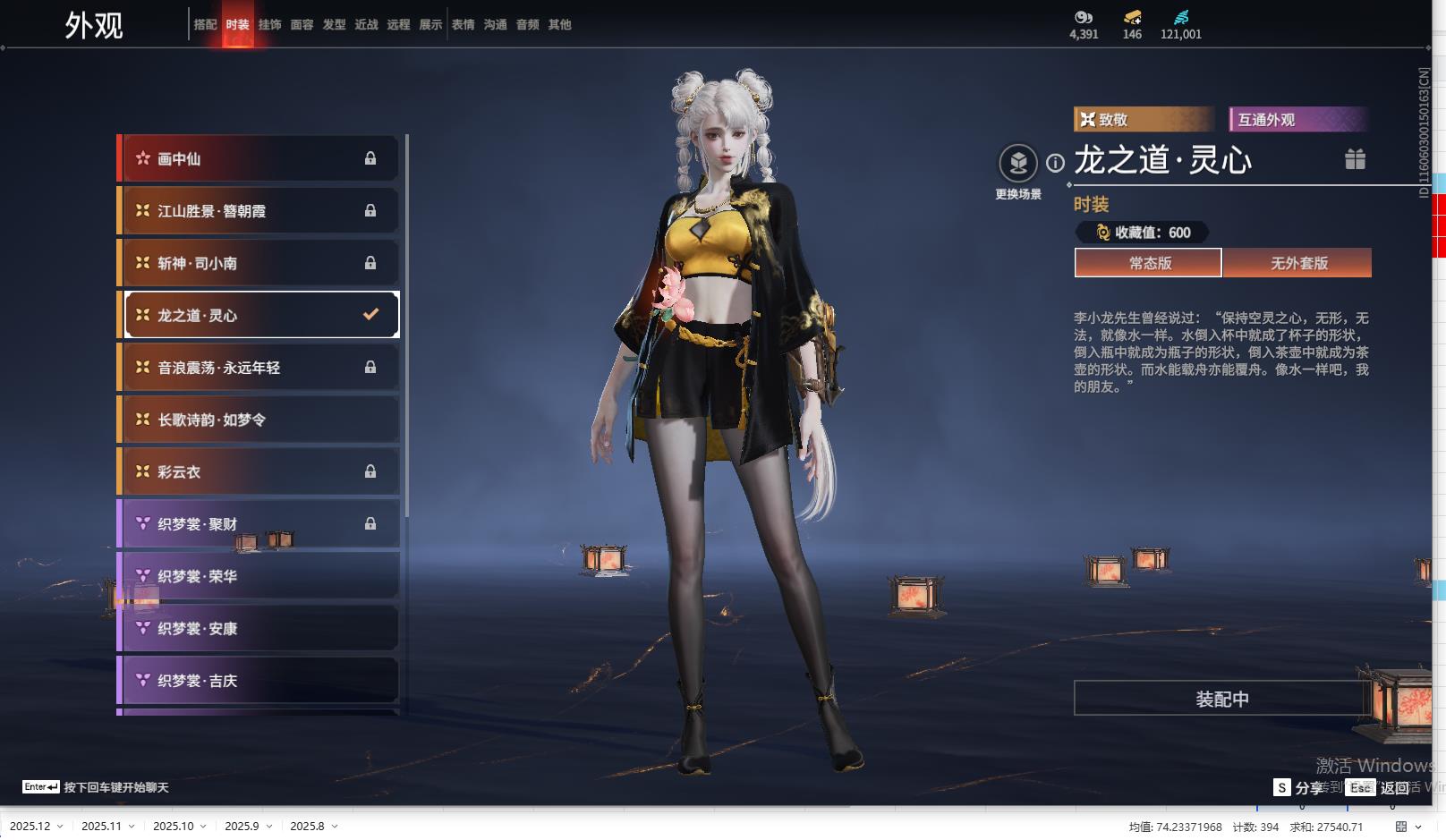Select the 江山胜景·簪朝霞 outfit

pos(259,211)
